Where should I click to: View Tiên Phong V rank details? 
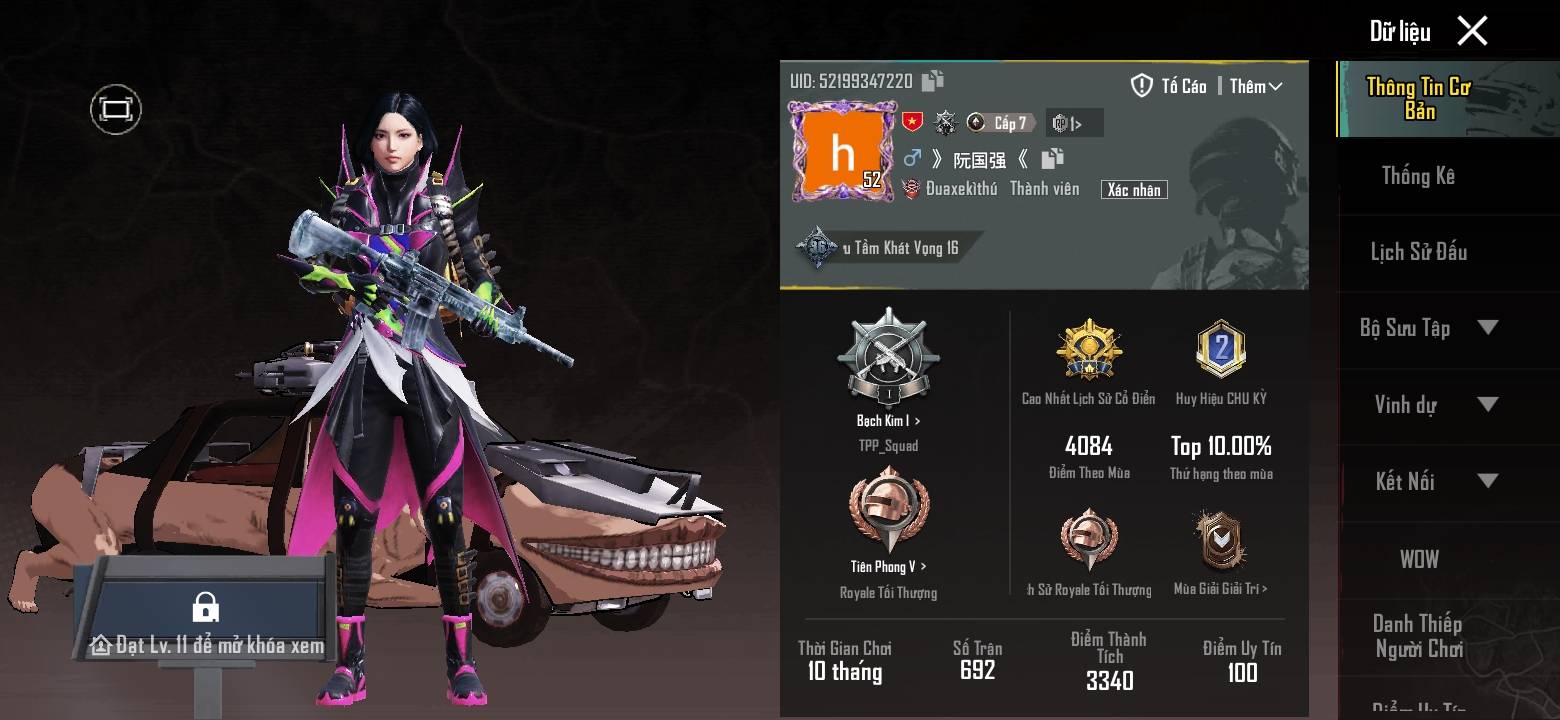click(x=888, y=566)
